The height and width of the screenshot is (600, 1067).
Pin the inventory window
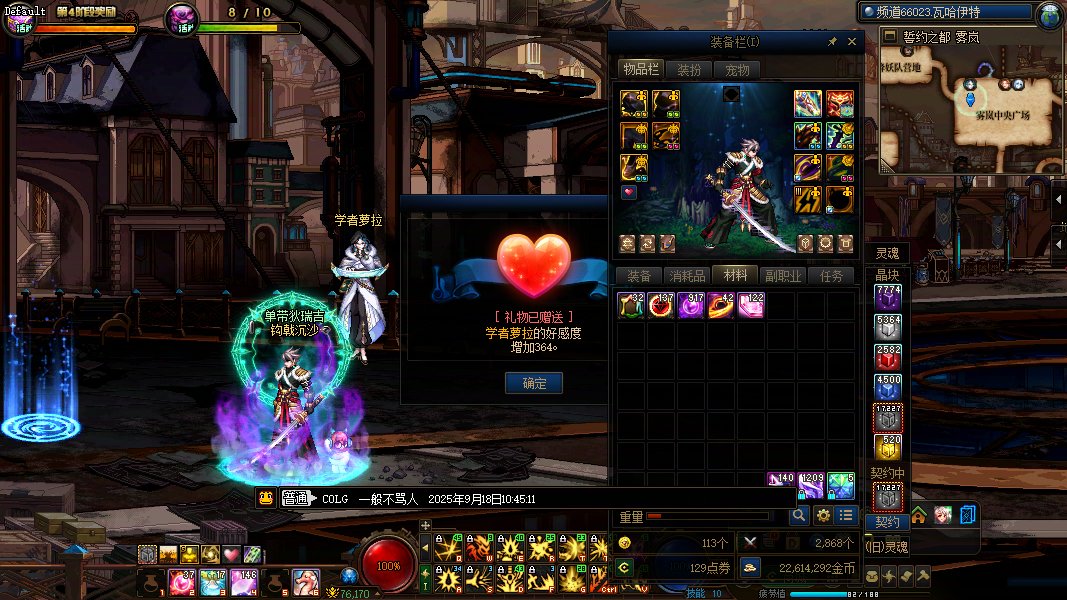point(832,42)
